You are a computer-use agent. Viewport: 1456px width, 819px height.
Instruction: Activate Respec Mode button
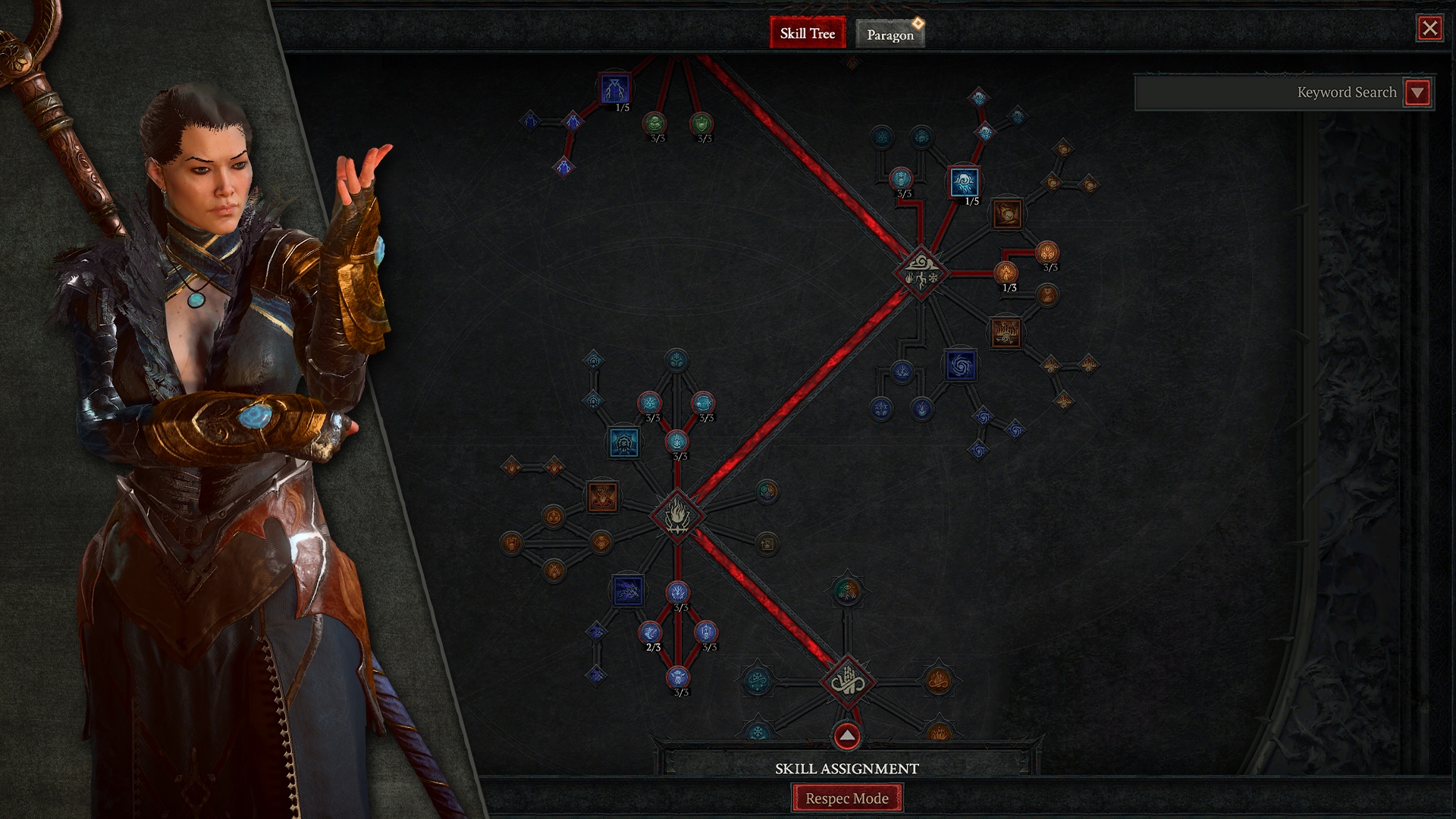(x=846, y=798)
